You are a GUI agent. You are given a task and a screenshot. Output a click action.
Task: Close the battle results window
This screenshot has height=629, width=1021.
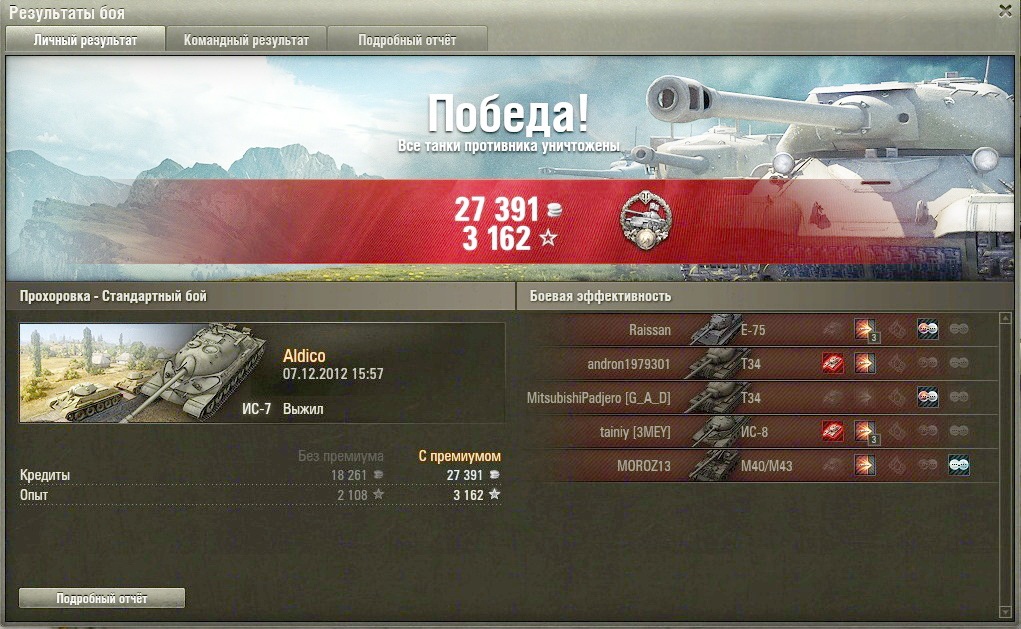pyautogui.click(x=1005, y=10)
